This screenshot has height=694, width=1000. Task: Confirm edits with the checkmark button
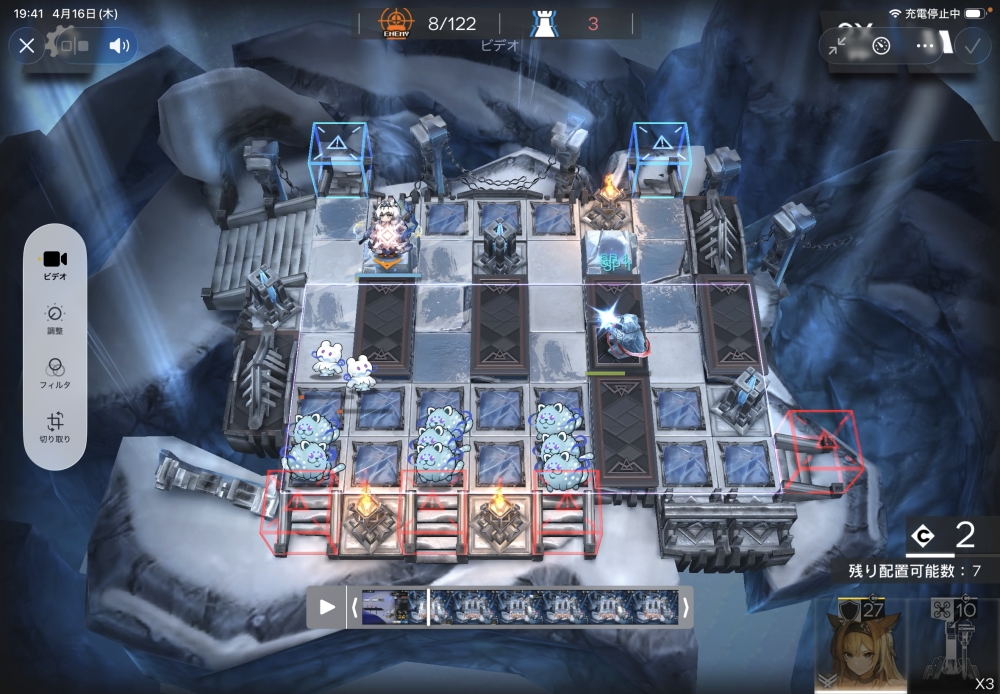(x=971, y=45)
